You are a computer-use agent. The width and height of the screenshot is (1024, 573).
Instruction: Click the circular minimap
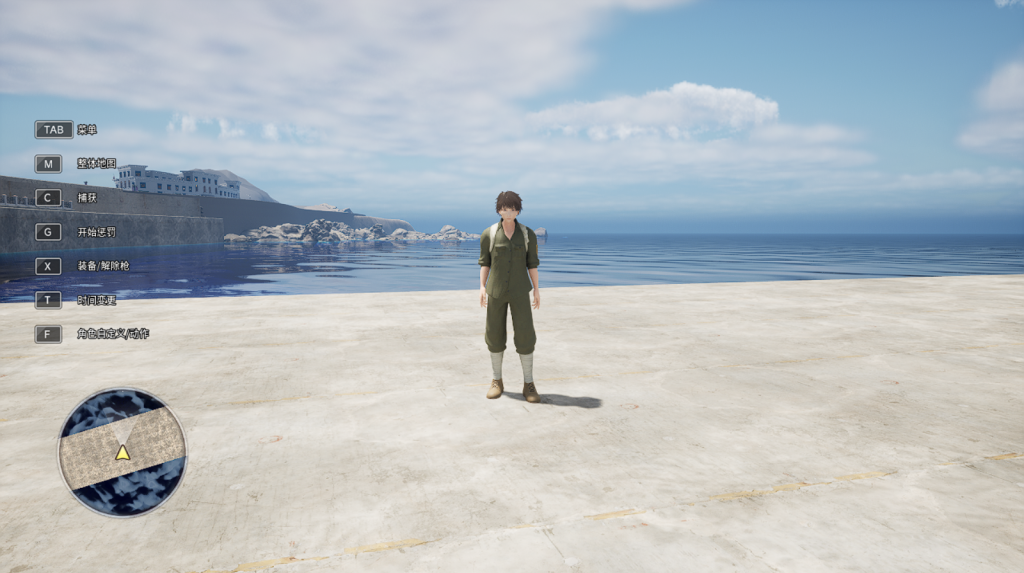tap(122, 452)
